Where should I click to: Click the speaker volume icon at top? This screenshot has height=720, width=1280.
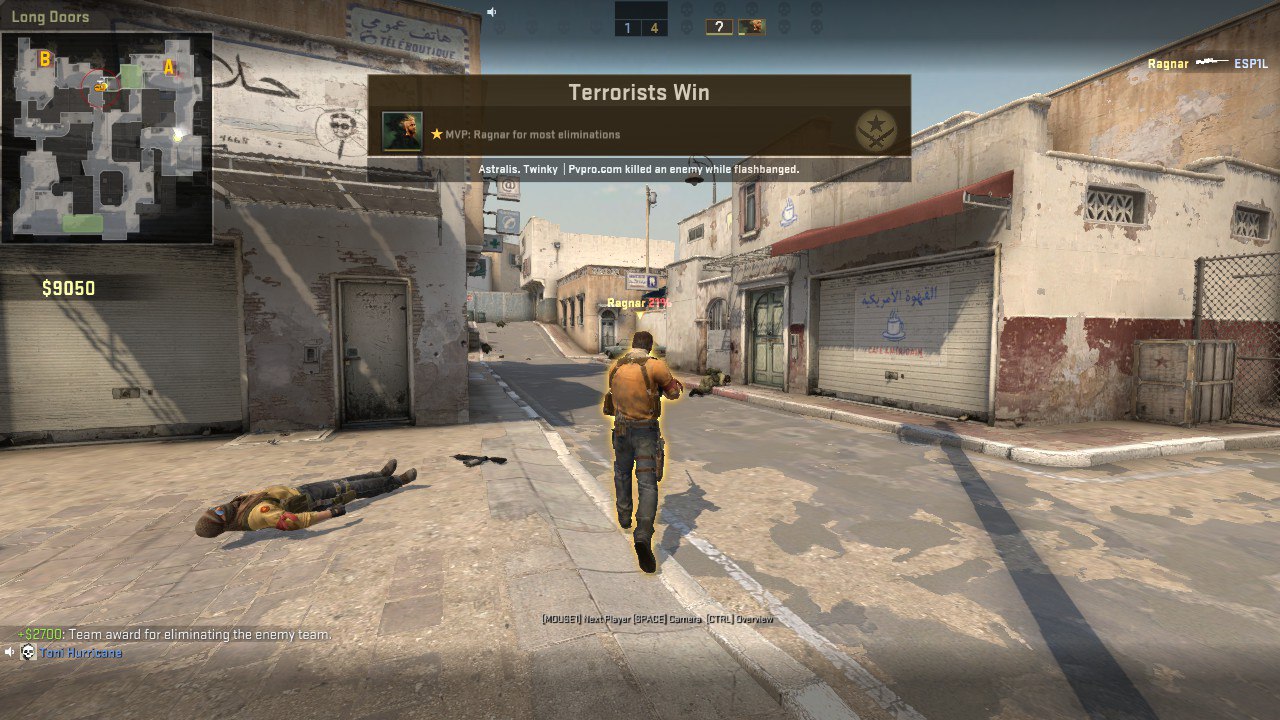(492, 12)
